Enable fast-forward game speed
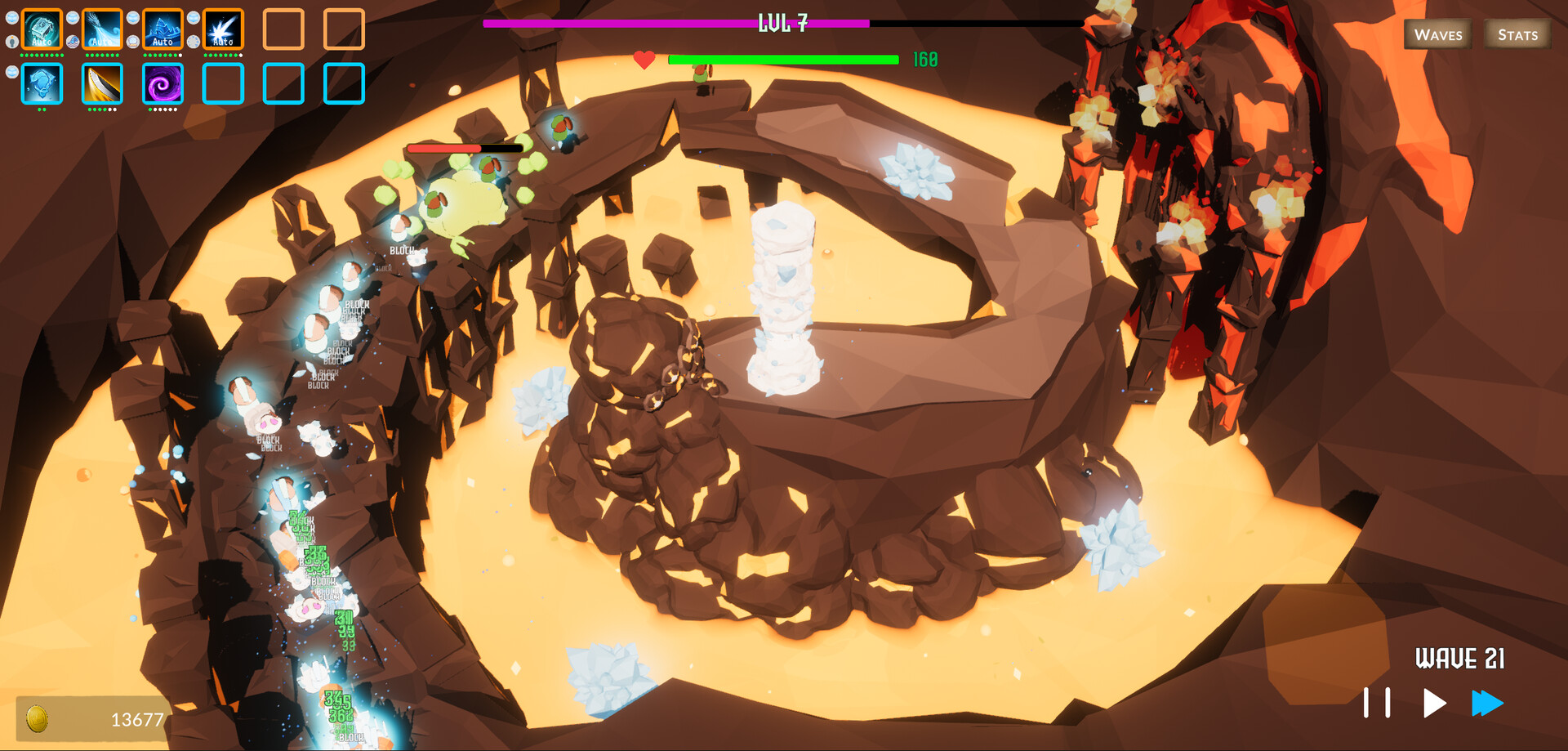 [1489, 701]
